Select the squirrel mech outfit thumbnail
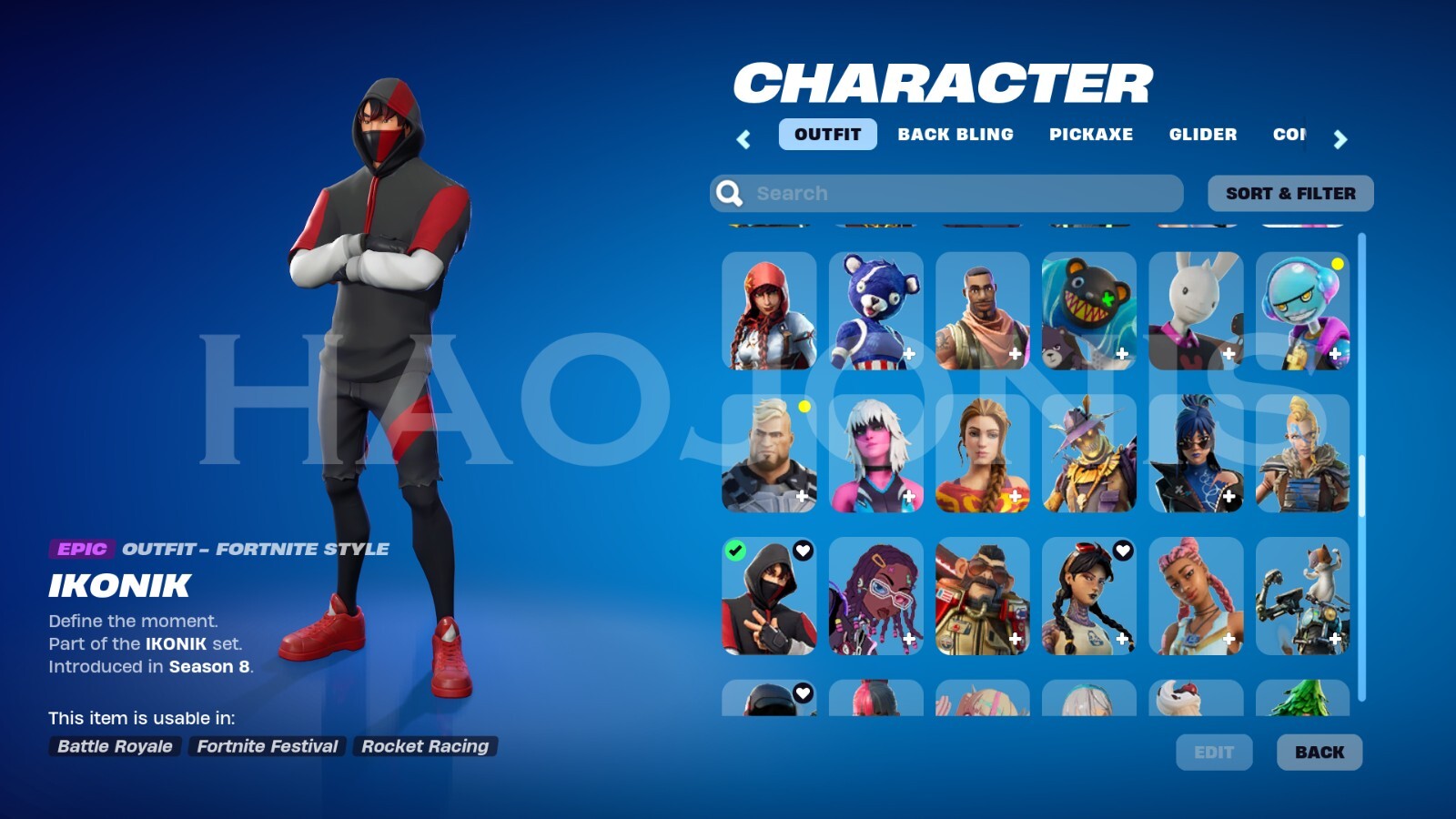The image size is (1456, 819). click(x=1303, y=596)
